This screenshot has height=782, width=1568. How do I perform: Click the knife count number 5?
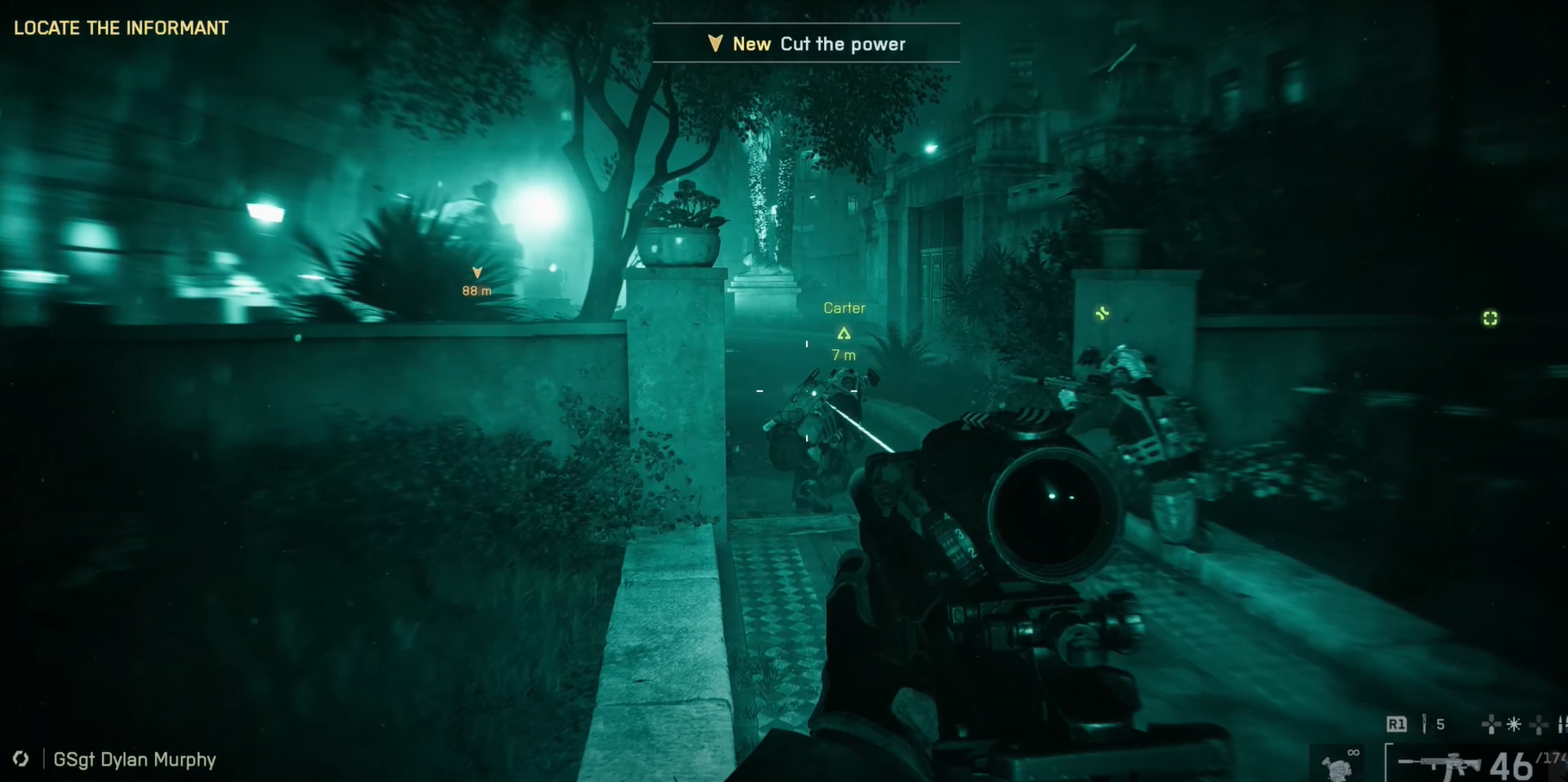pyautogui.click(x=1441, y=723)
